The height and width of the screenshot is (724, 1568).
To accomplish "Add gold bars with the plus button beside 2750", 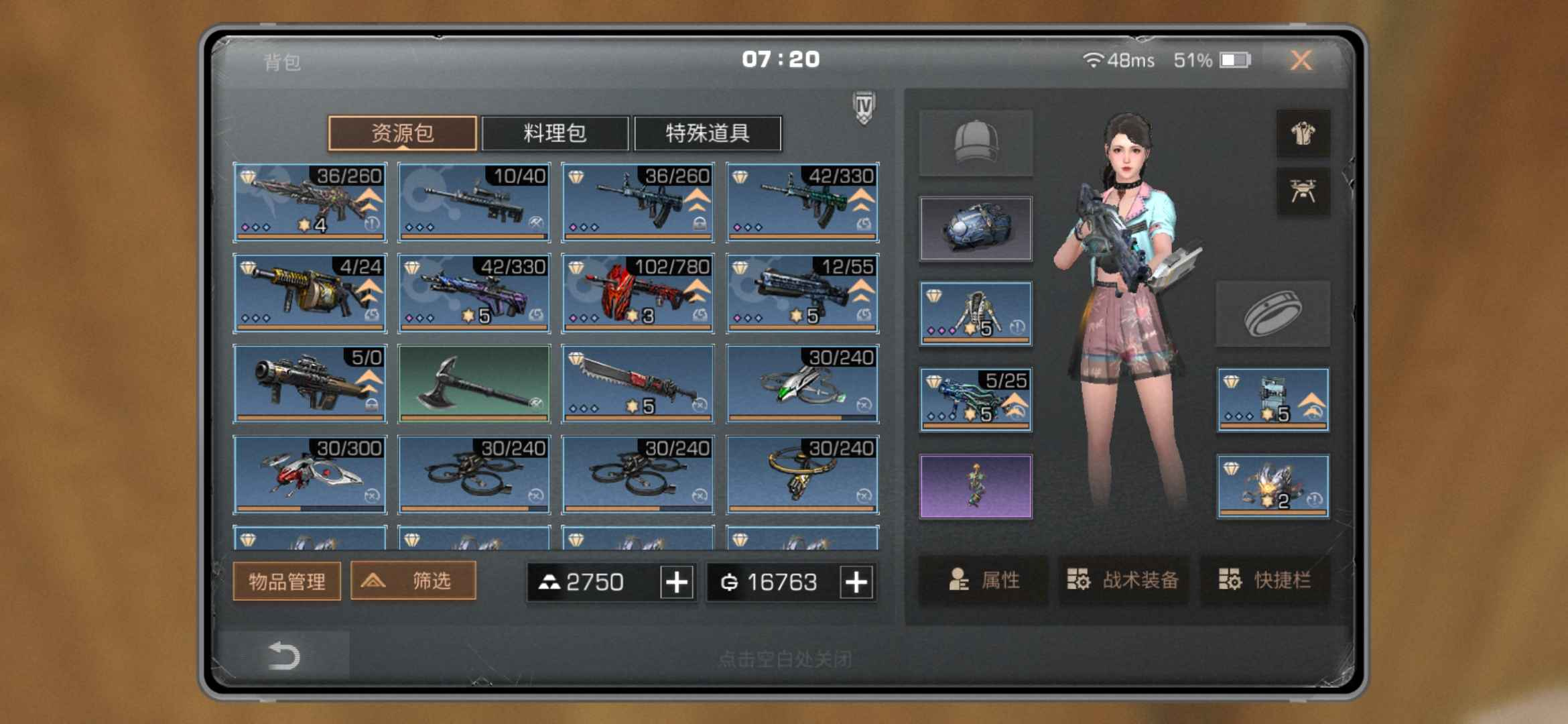I will tap(677, 582).
